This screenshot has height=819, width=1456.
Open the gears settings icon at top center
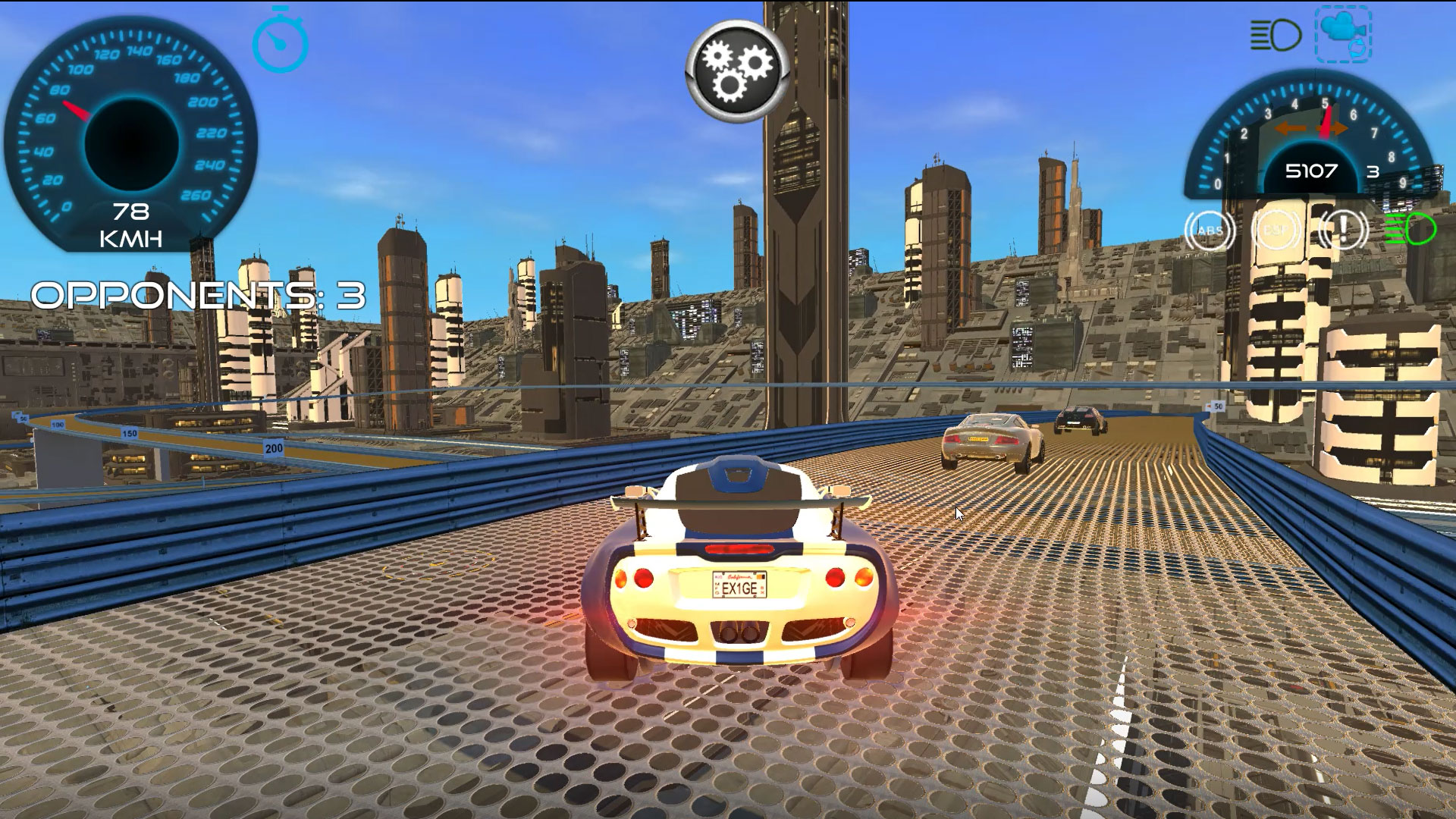(732, 68)
